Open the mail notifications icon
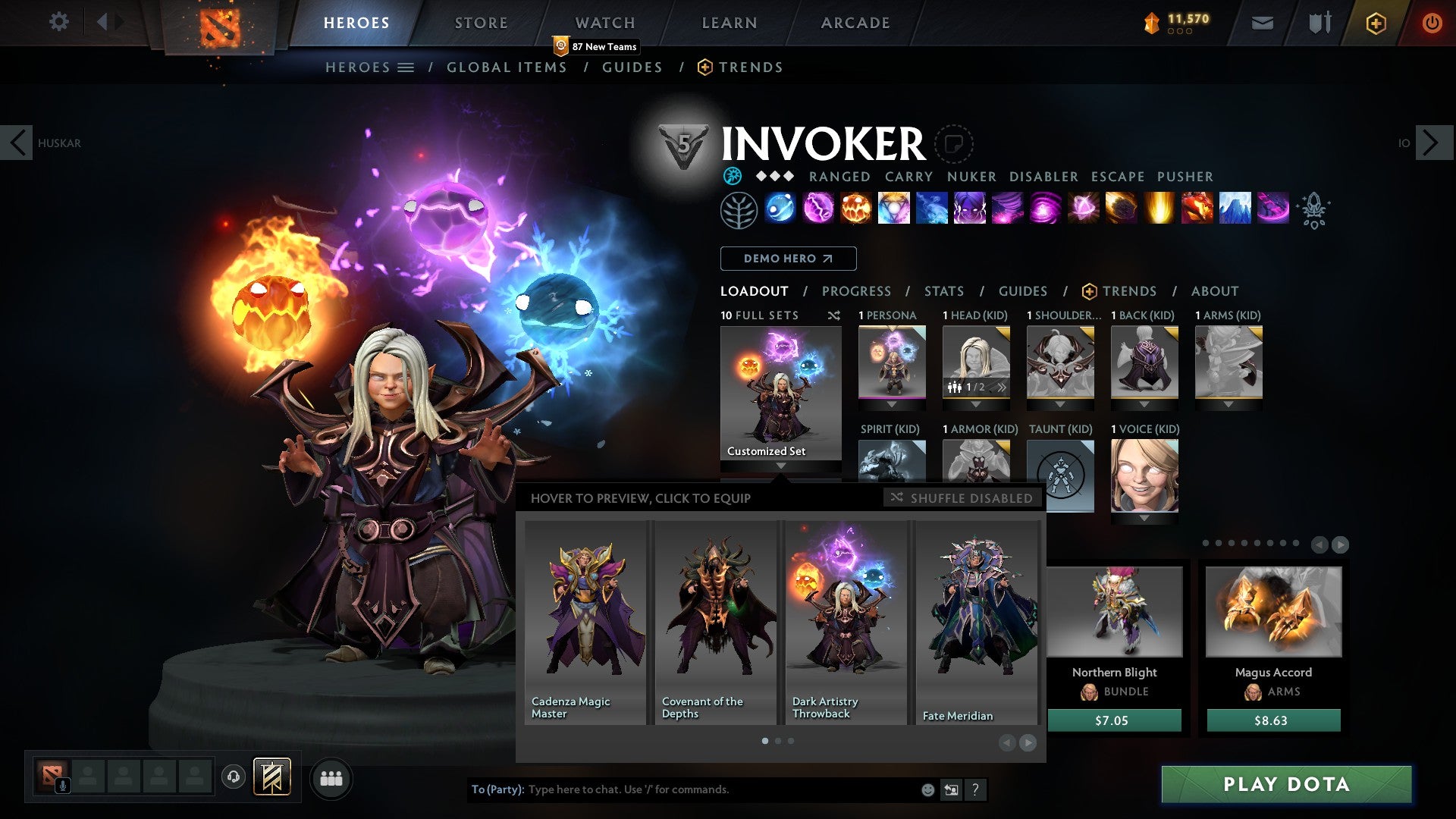 (1263, 23)
